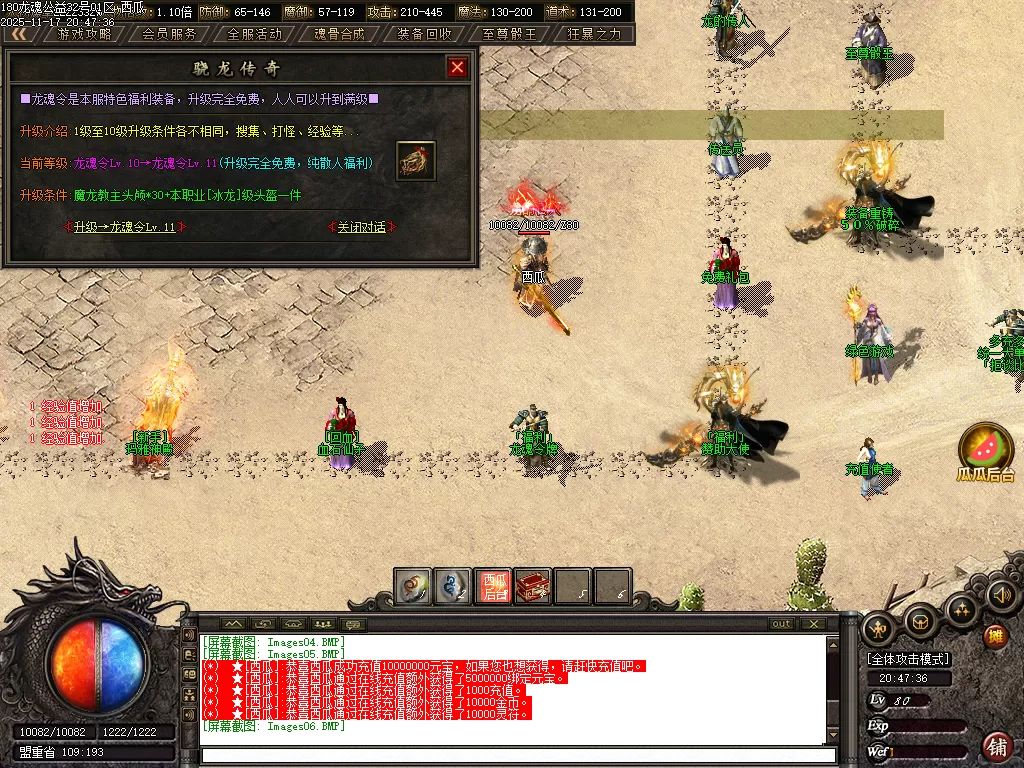1024x768 pixels.
Task: Open the 游戏攻略 tab
Action: 84,33
